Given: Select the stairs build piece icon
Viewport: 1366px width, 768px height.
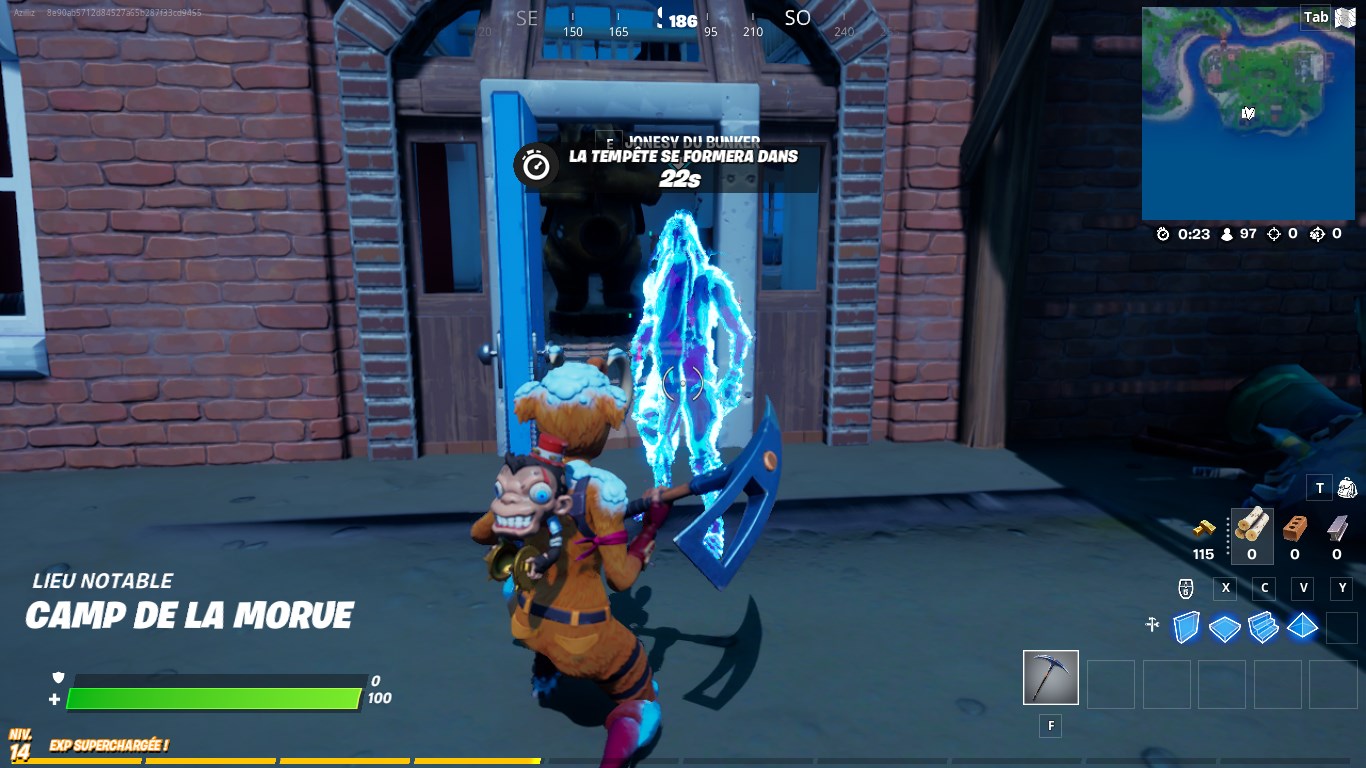Looking at the screenshot, I should click(1262, 628).
